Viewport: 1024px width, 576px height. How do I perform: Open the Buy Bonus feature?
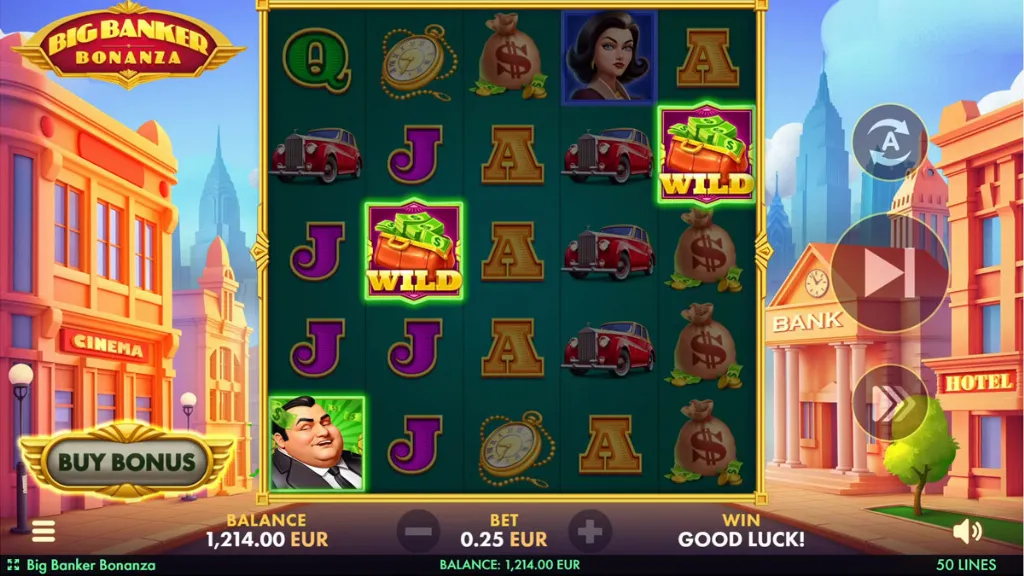tap(125, 462)
